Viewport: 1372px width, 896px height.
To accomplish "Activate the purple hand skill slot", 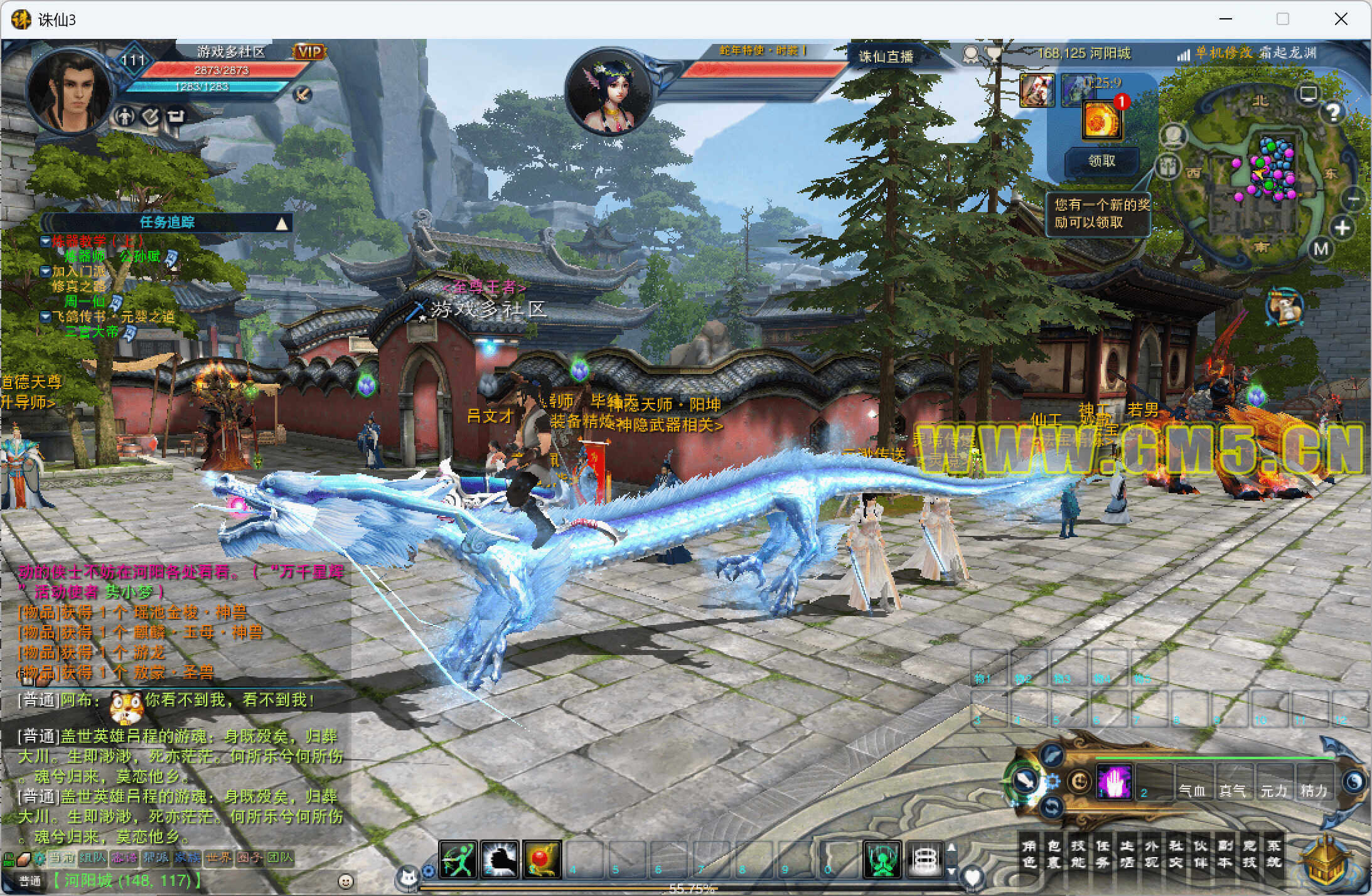I will click(x=1115, y=782).
